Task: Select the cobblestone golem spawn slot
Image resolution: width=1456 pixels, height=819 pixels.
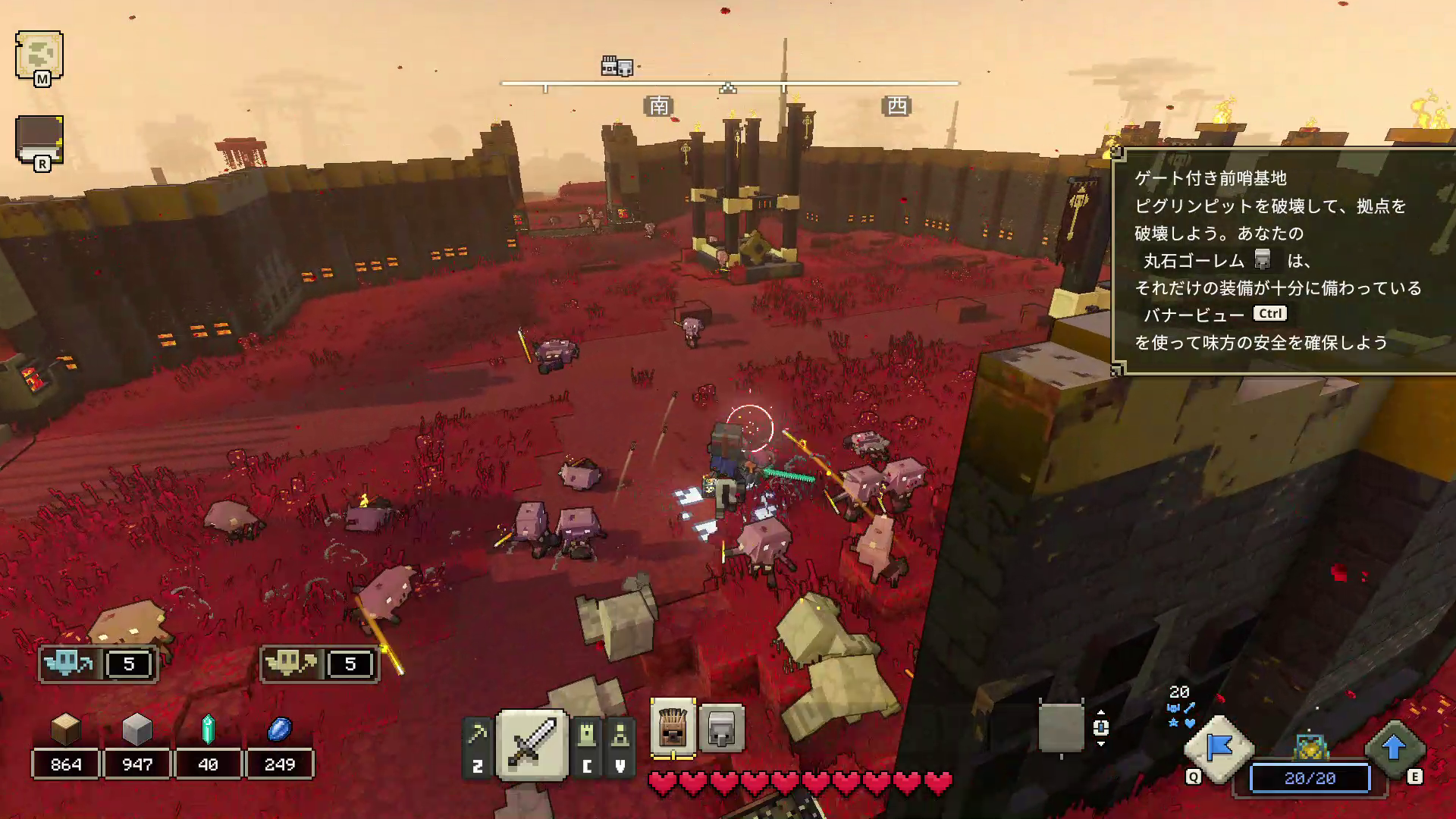Action: coord(721,728)
